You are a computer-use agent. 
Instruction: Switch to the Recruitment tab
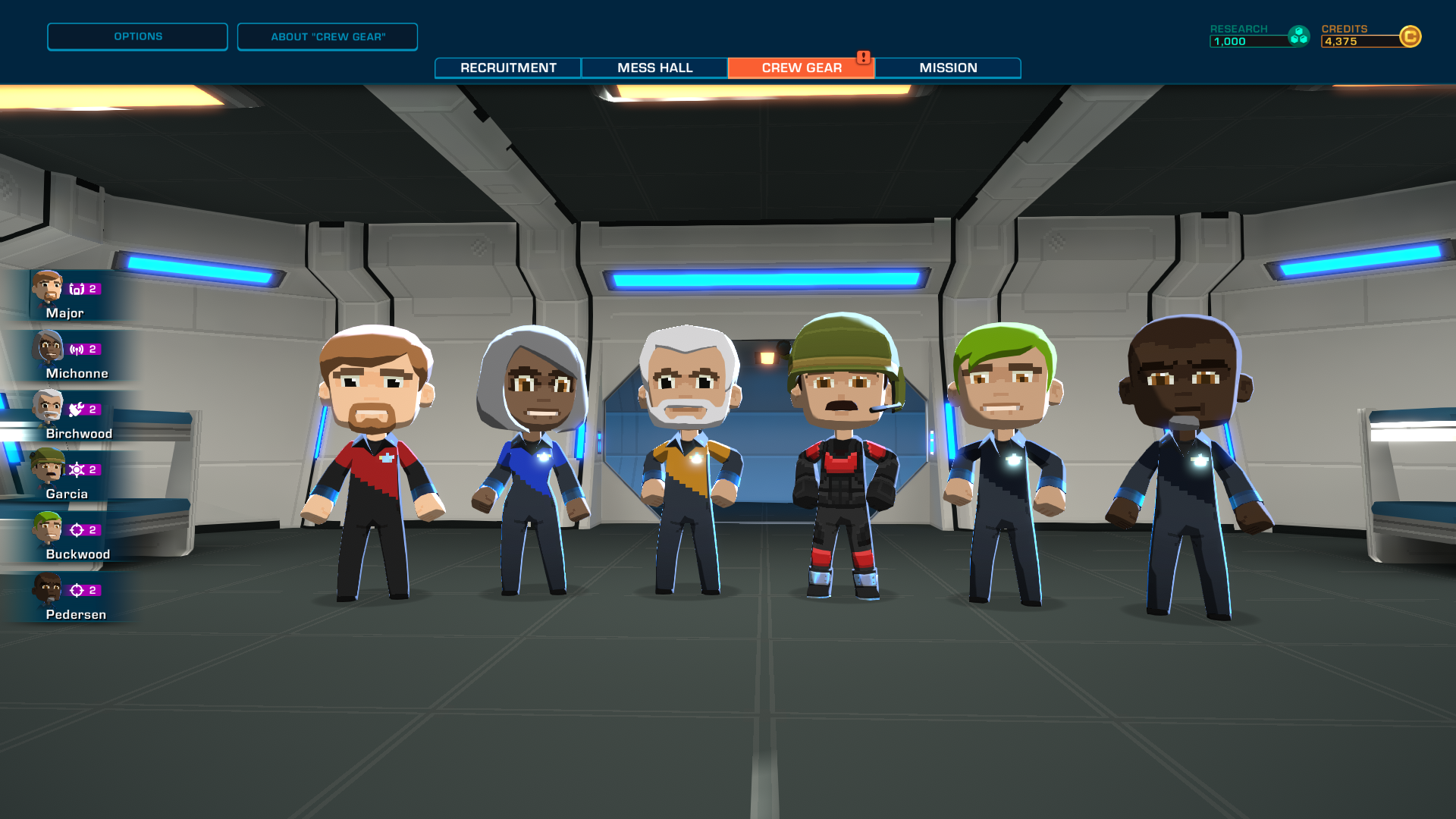click(x=506, y=67)
